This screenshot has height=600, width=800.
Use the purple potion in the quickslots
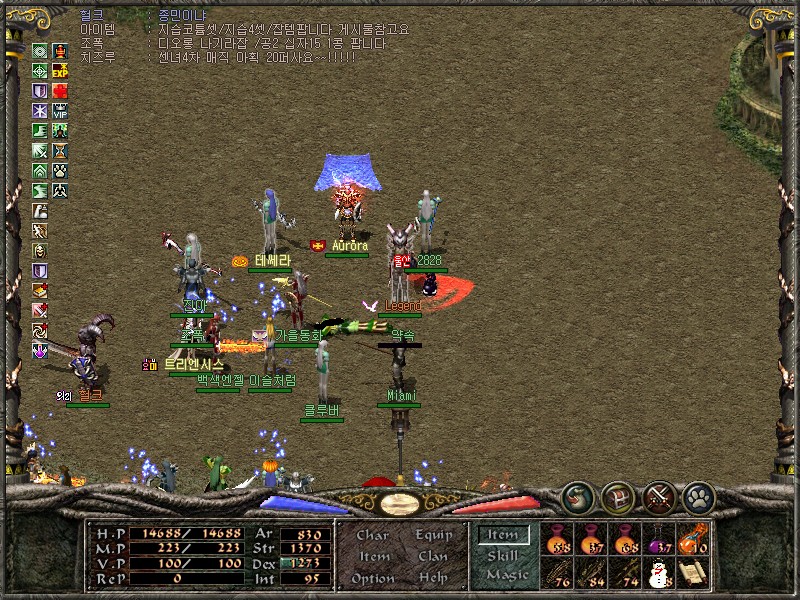pos(659,539)
